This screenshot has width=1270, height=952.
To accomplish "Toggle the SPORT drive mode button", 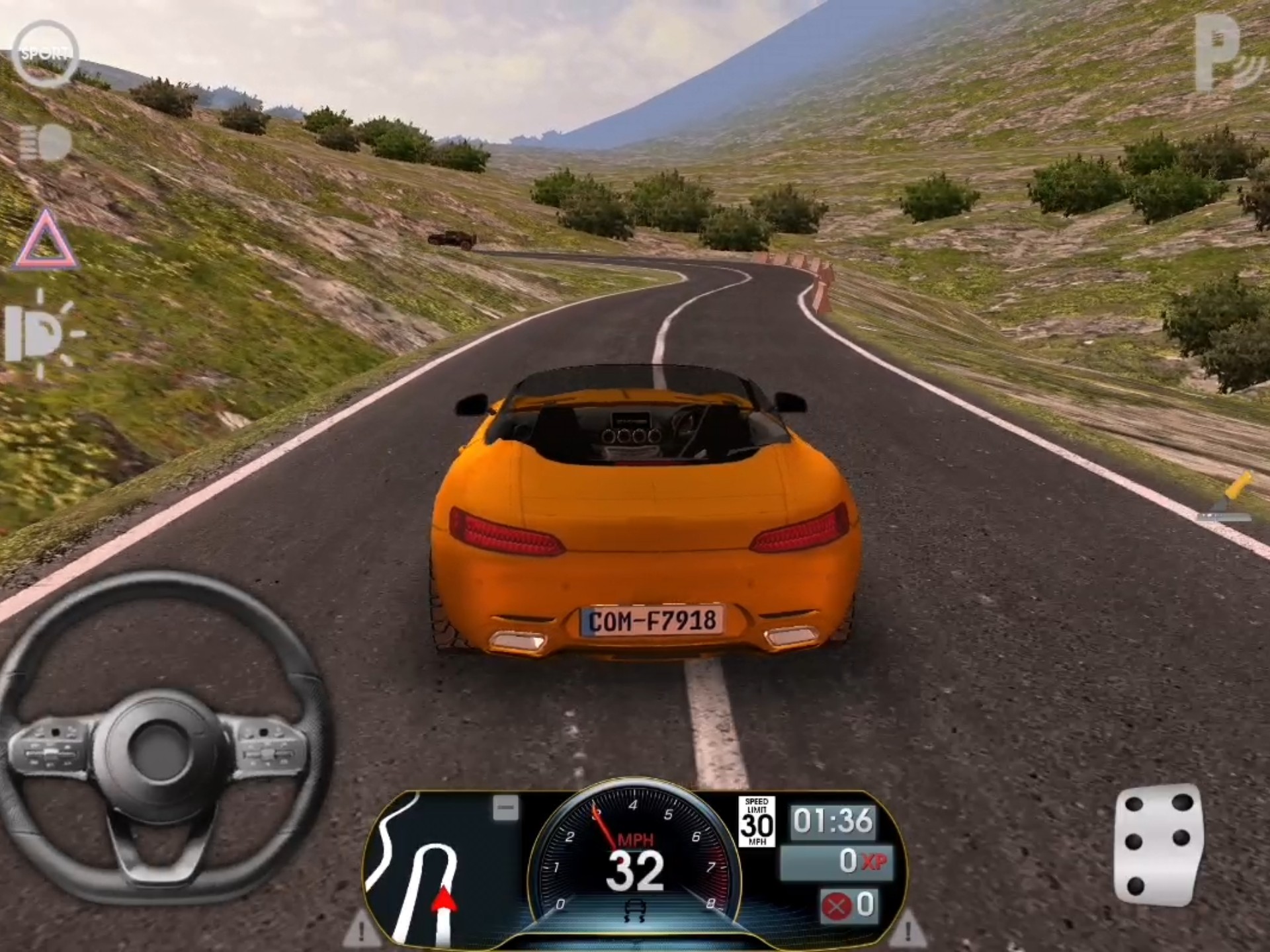I will [x=45, y=54].
